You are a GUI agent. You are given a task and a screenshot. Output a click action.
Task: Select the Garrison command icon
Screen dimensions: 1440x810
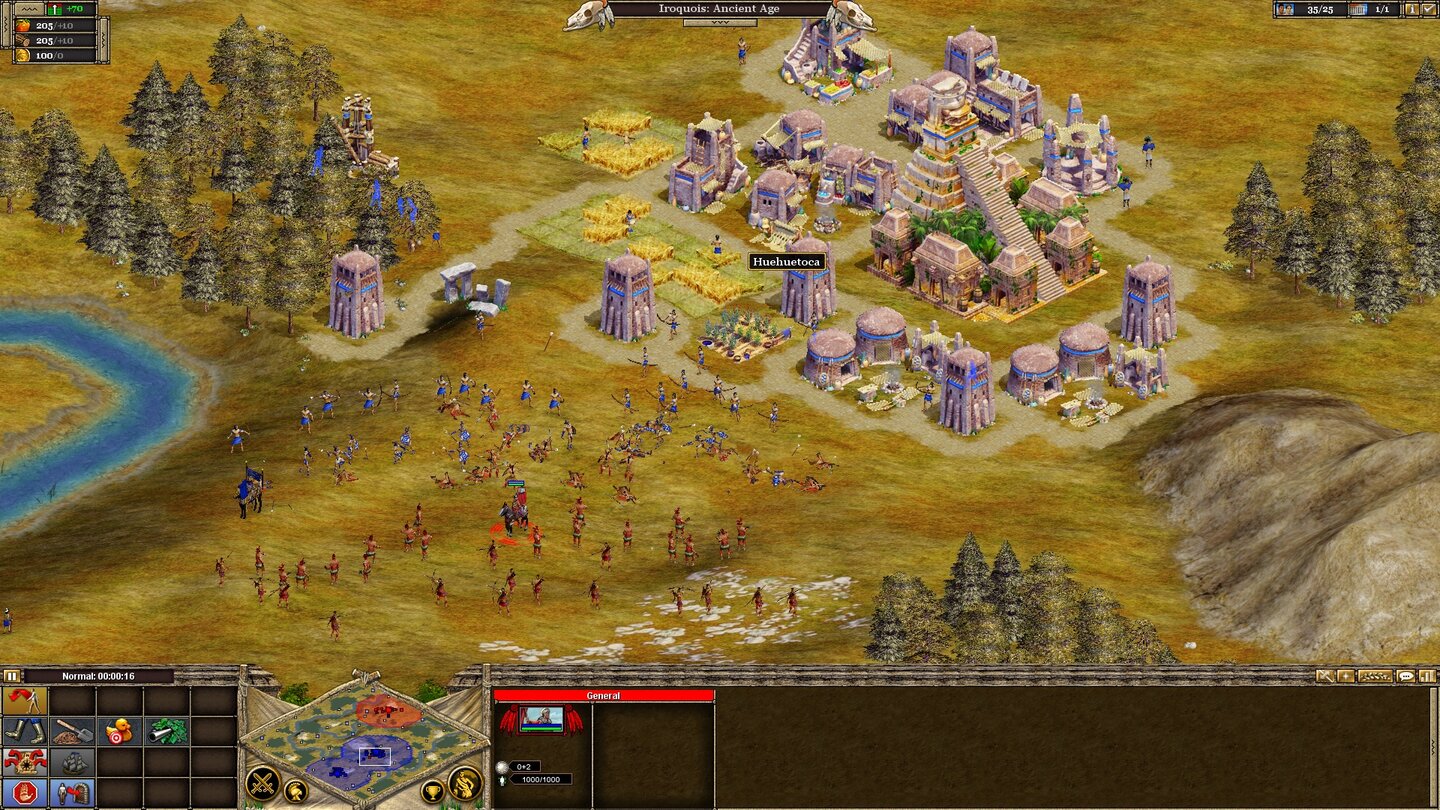click(72, 793)
